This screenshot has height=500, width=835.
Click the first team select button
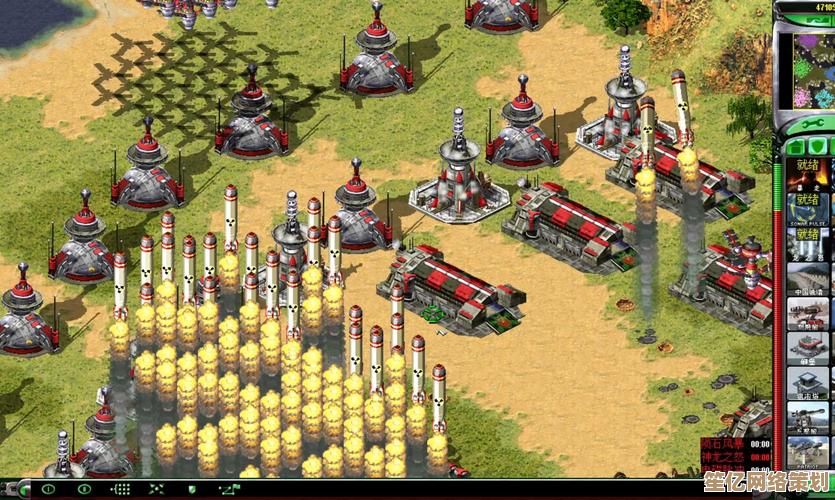click(48, 490)
